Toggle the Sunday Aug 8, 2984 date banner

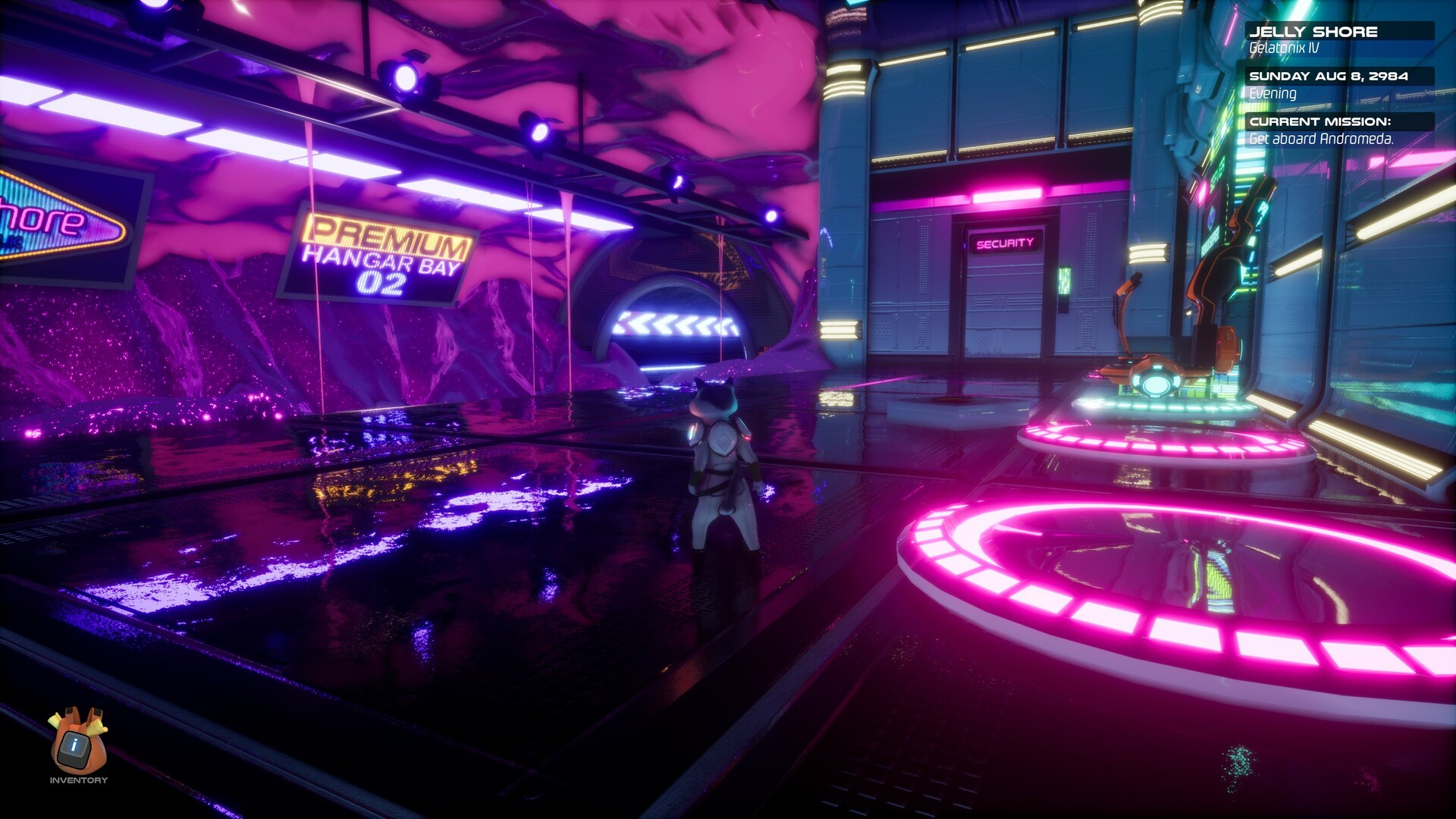pyautogui.click(x=1331, y=75)
